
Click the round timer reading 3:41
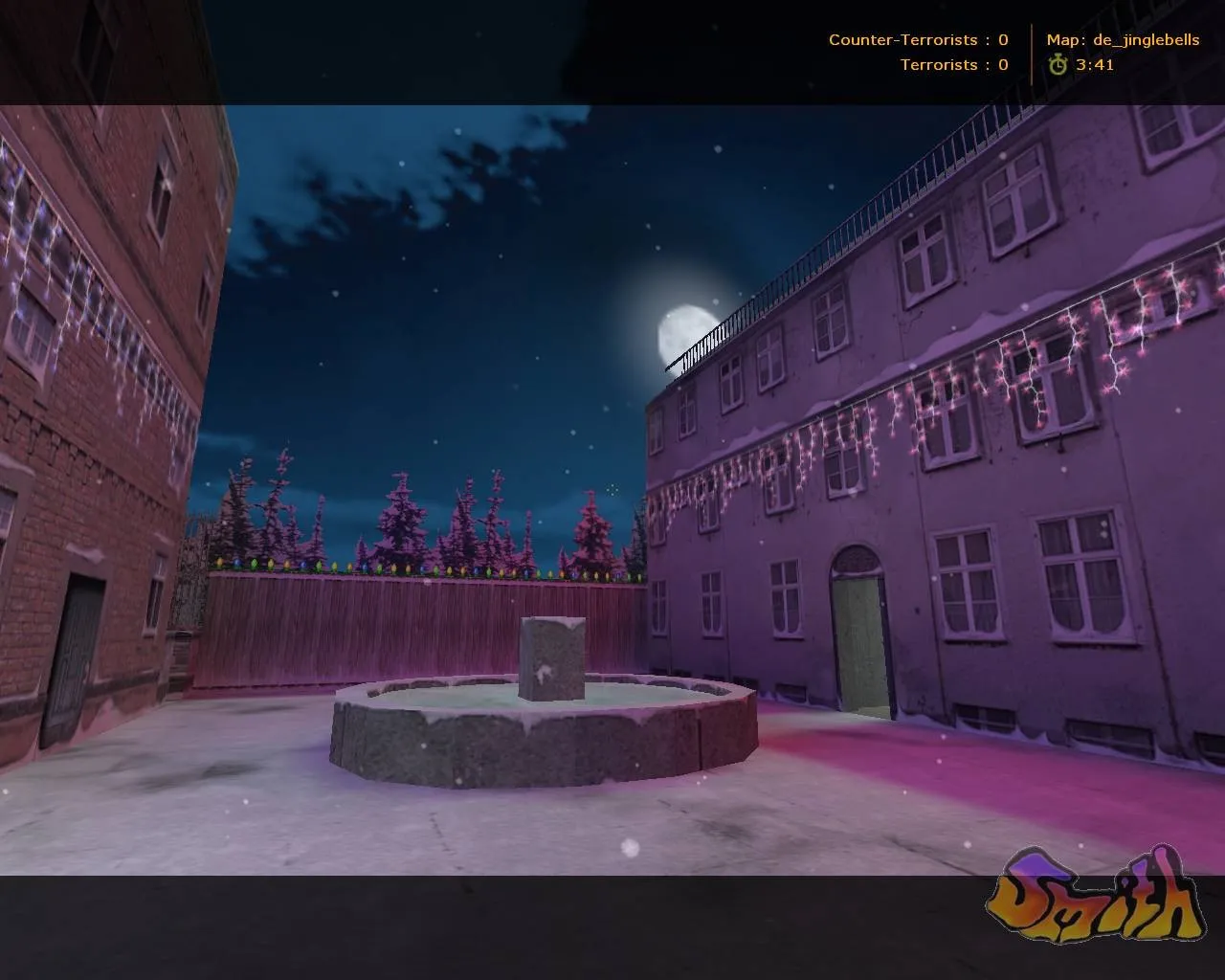pyautogui.click(x=1096, y=66)
